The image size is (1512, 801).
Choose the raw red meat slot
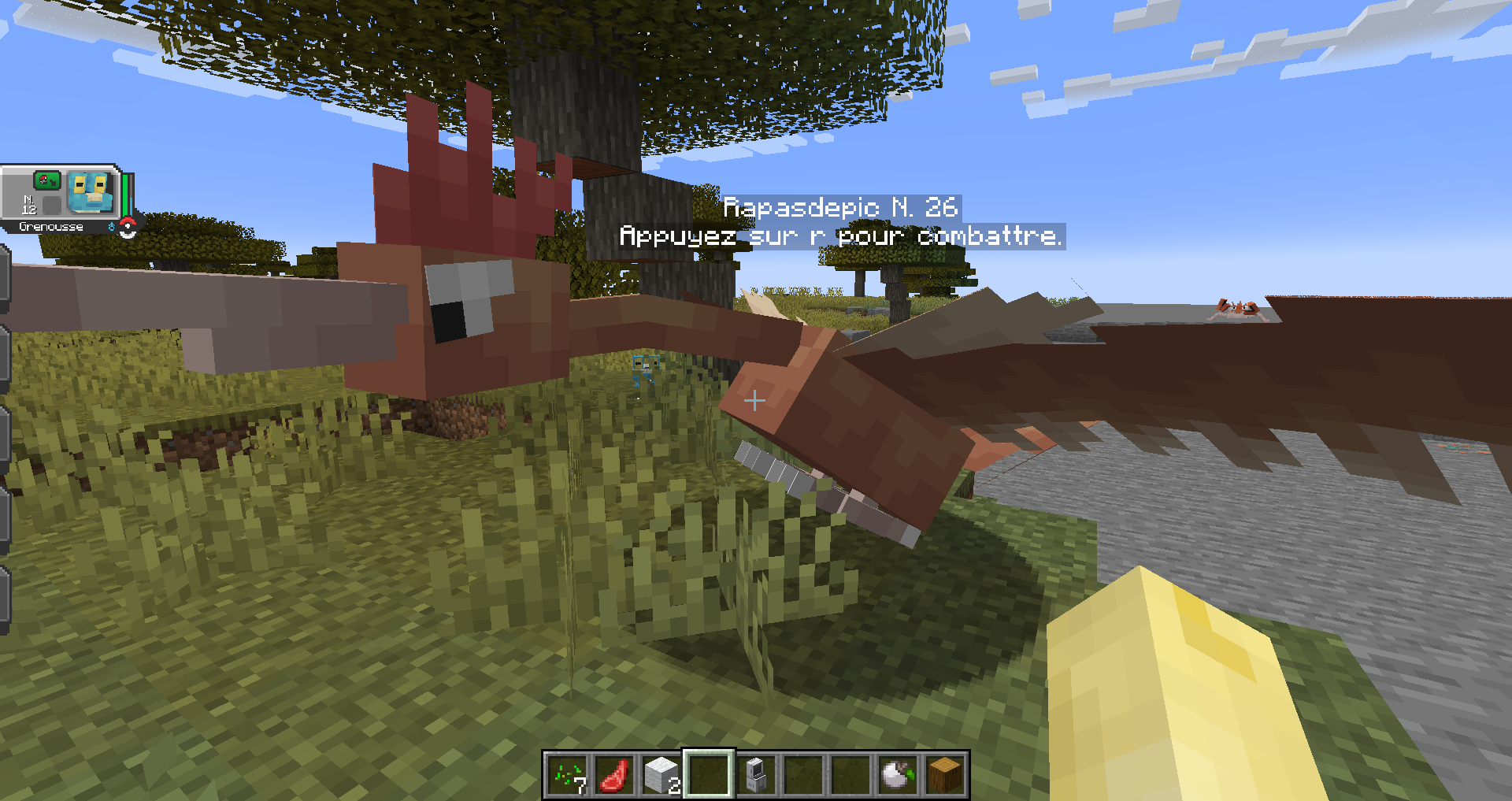click(x=614, y=775)
